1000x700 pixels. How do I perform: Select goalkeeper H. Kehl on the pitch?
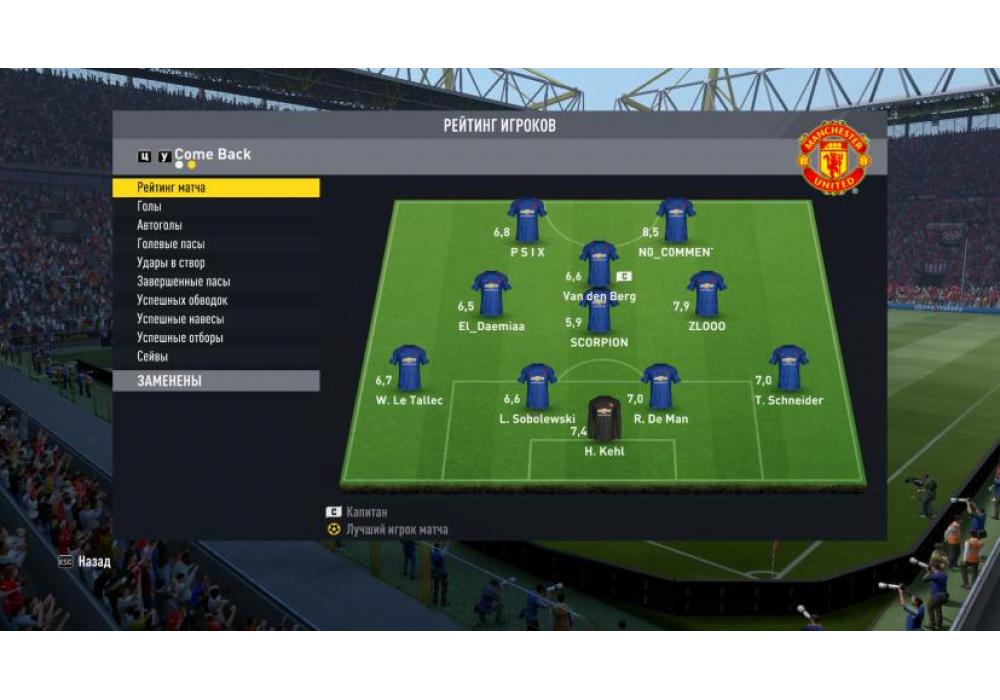(604, 420)
